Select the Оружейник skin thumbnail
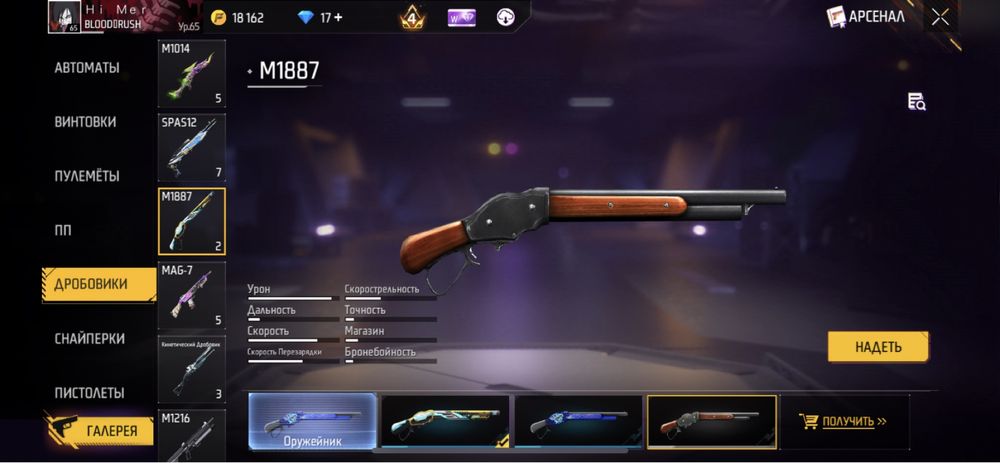The width and height of the screenshot is (1000, 463). pos(312,420)
